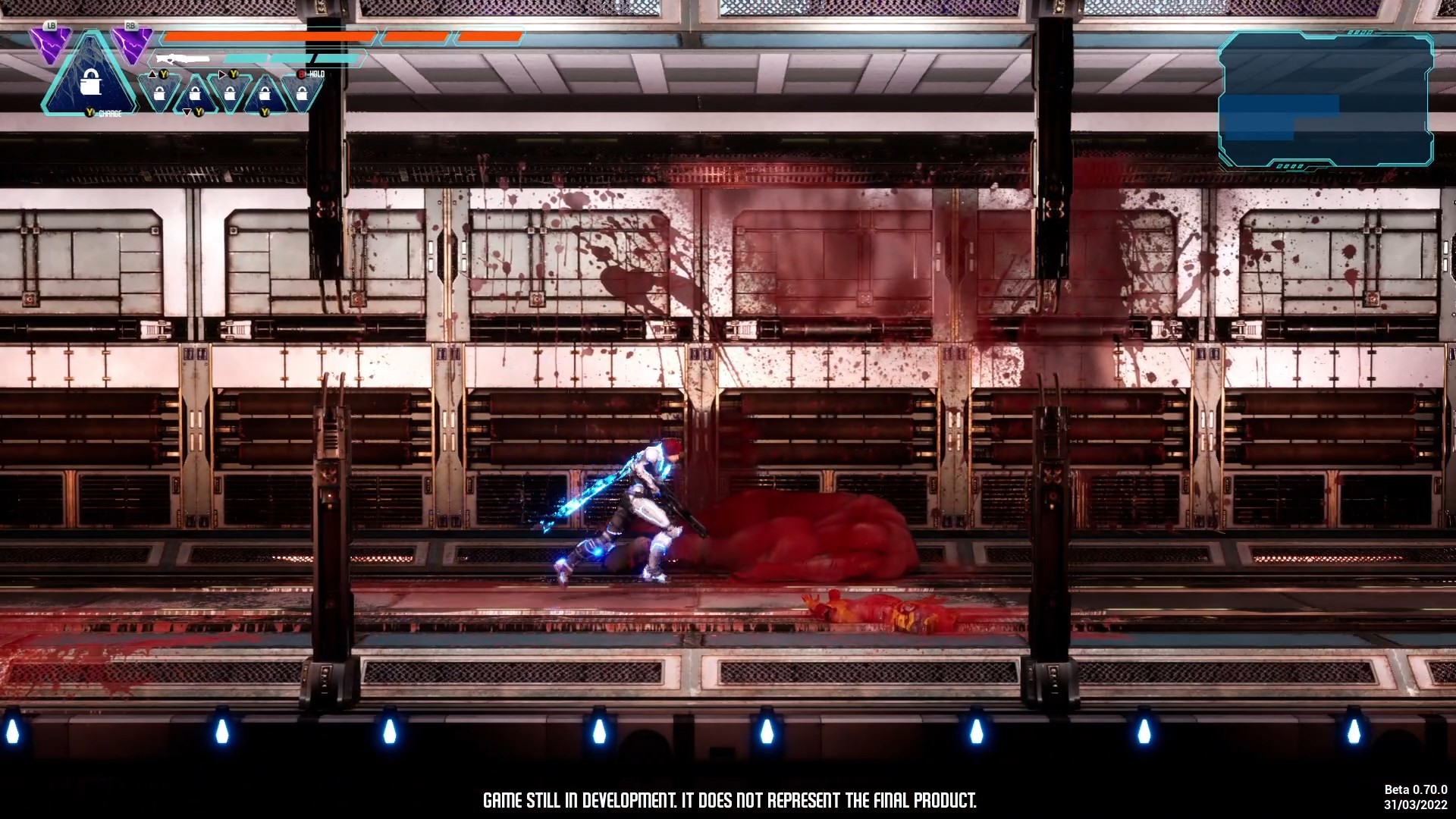Select the large locked Charge ability triangle
The height and width of the screenshot is (819, 1456).
[90, 82]
